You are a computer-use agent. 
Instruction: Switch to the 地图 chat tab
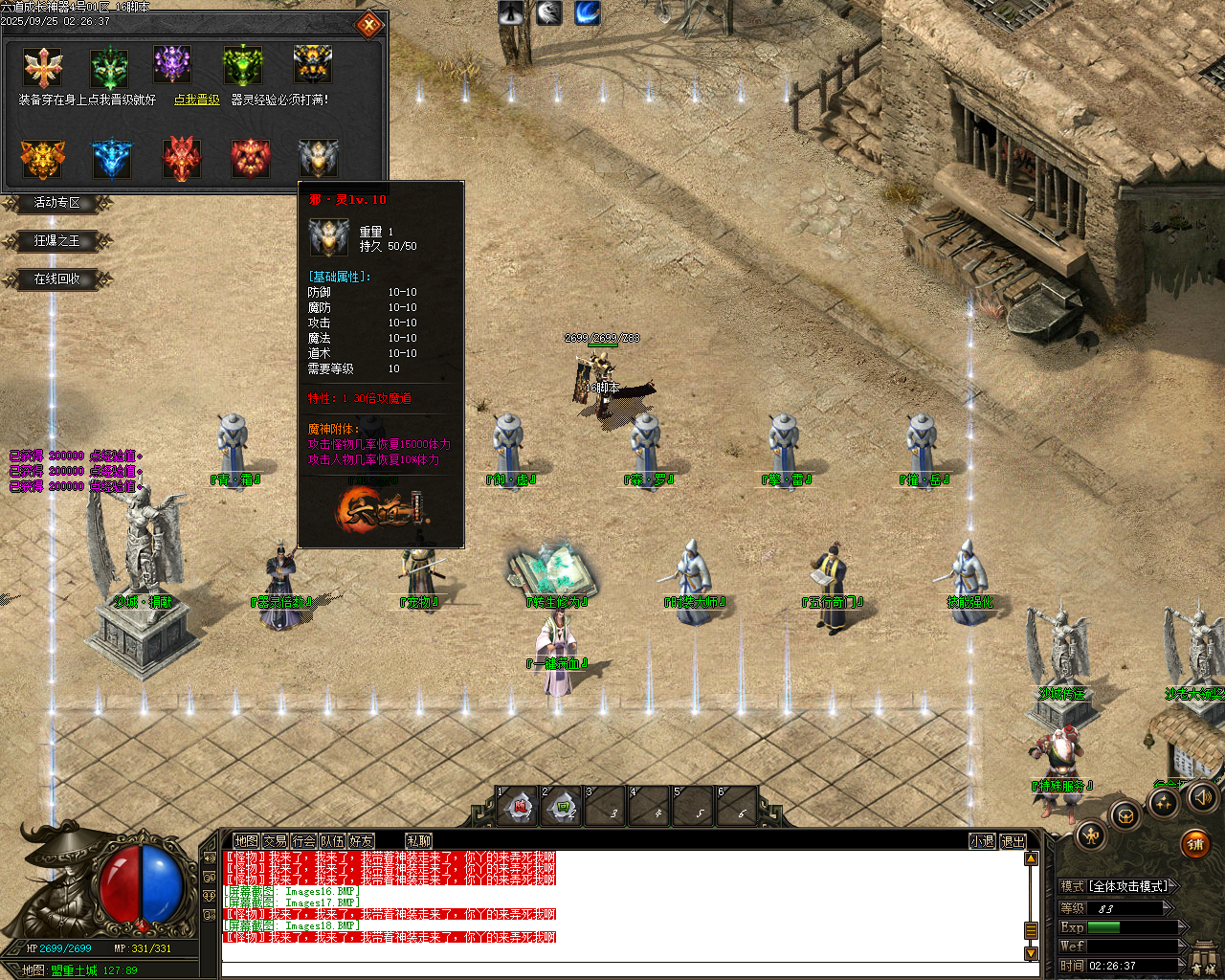245,840
